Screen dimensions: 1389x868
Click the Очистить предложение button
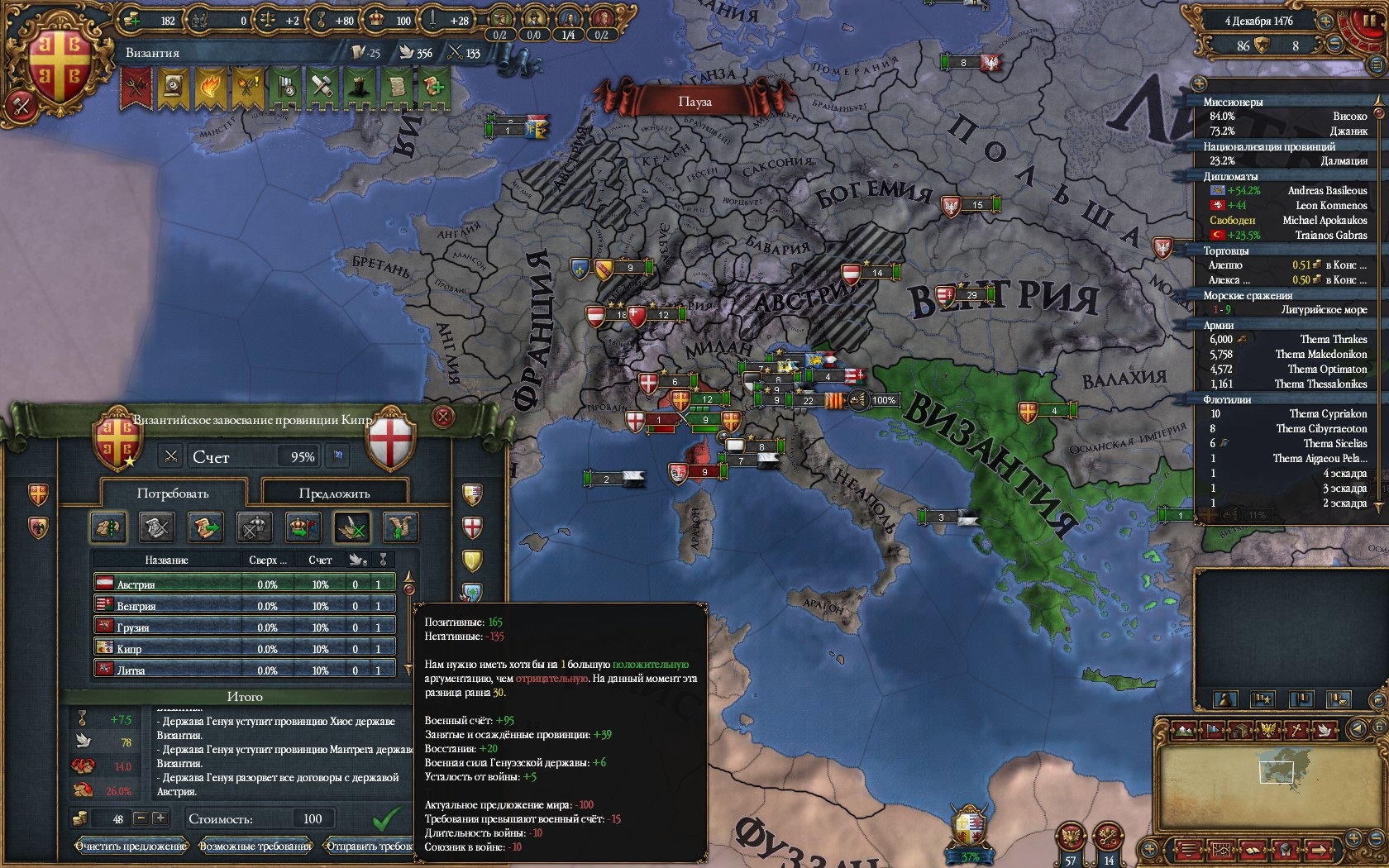[131, 846]
